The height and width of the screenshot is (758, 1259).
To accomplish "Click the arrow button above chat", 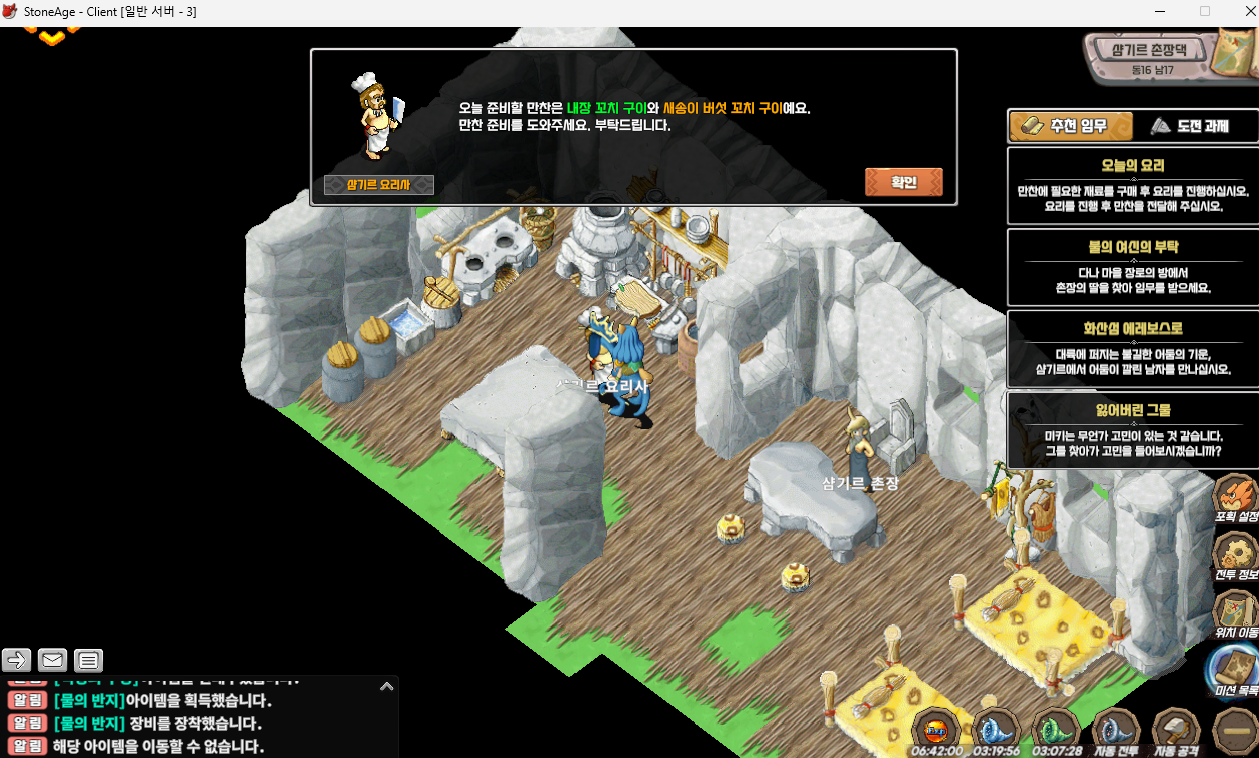I will (17, 660).
